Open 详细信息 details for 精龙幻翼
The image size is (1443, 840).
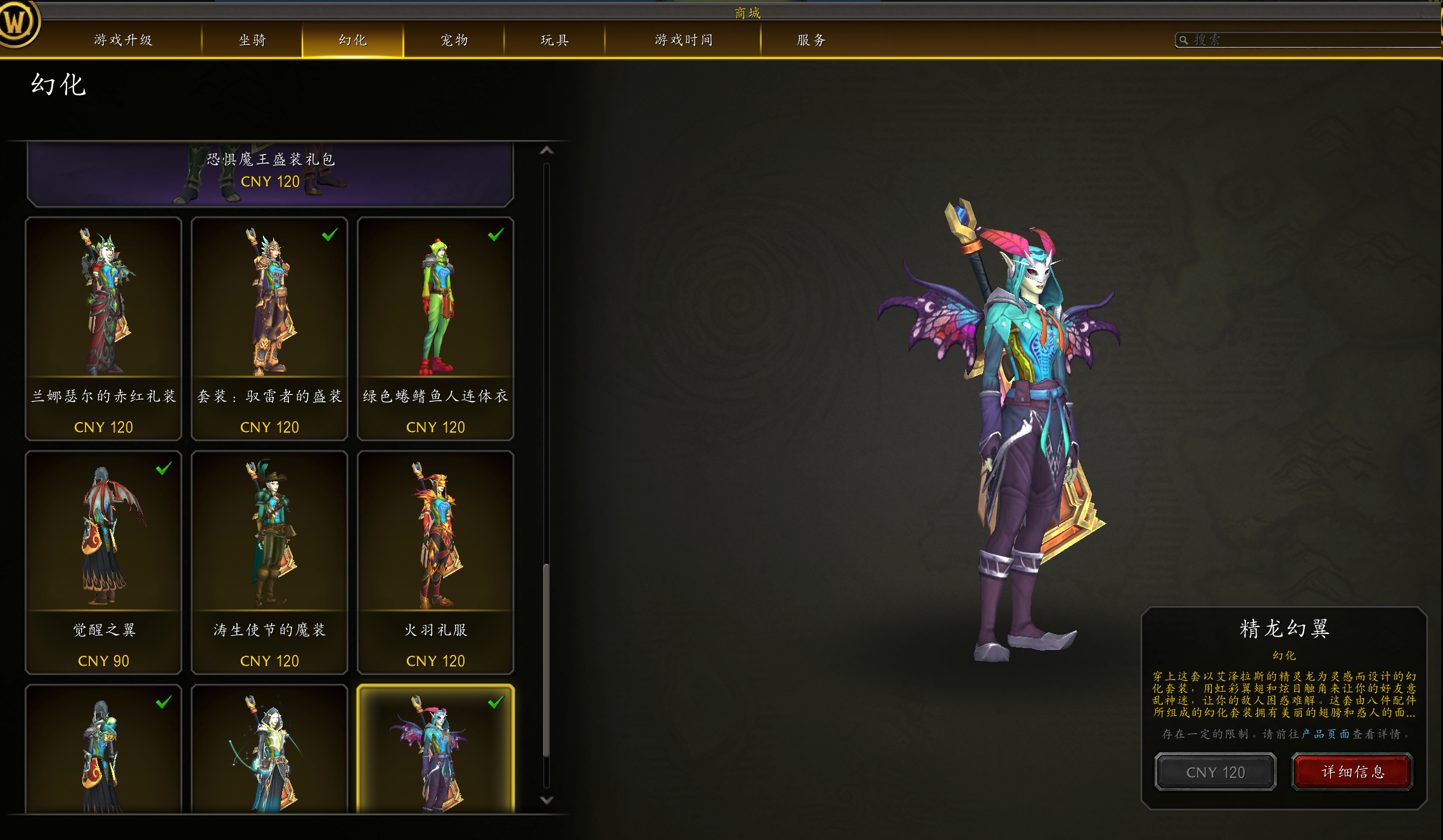point(1352,772)
